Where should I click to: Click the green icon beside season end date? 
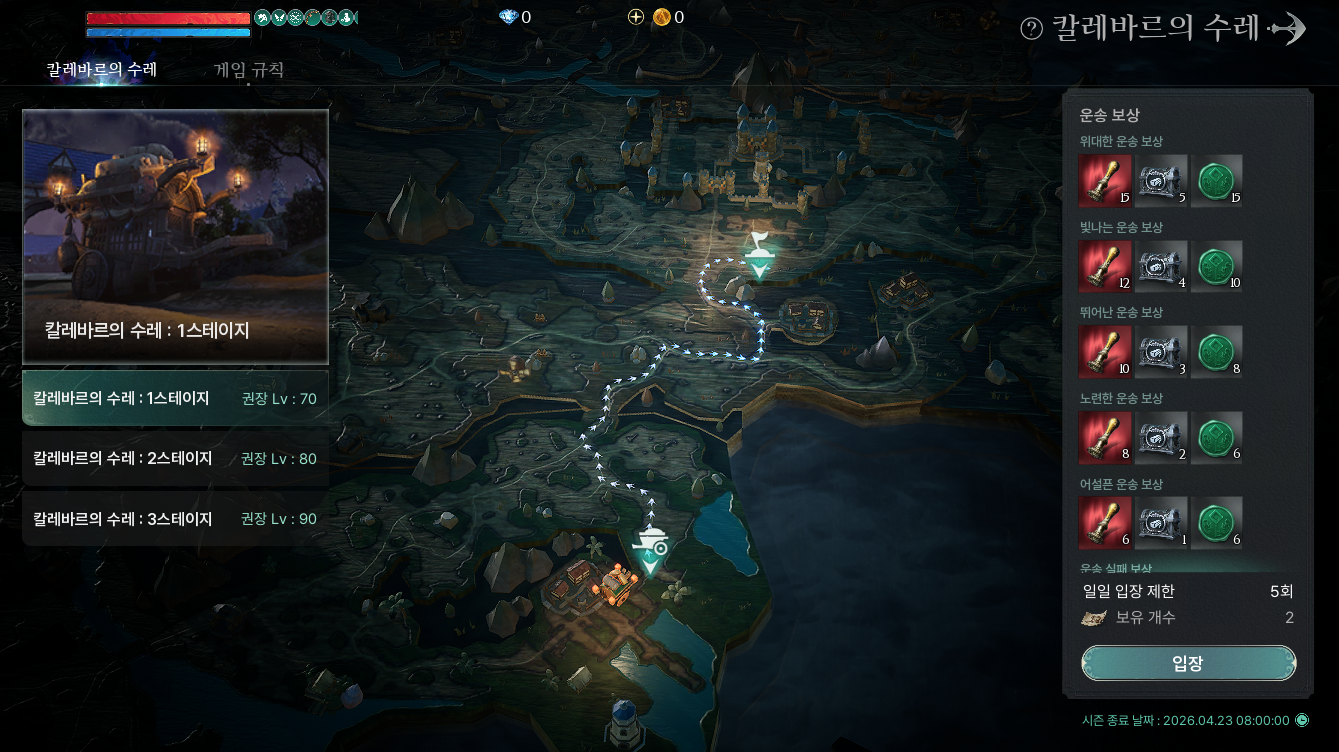1302,720
